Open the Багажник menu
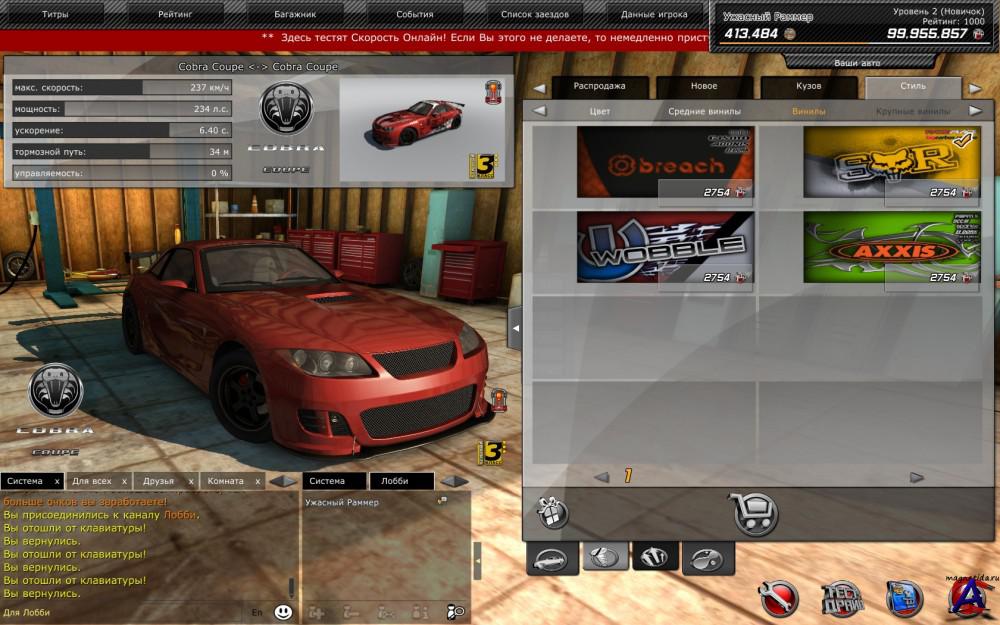This screenshot has height=625, width=1000. tap(295, 14)
